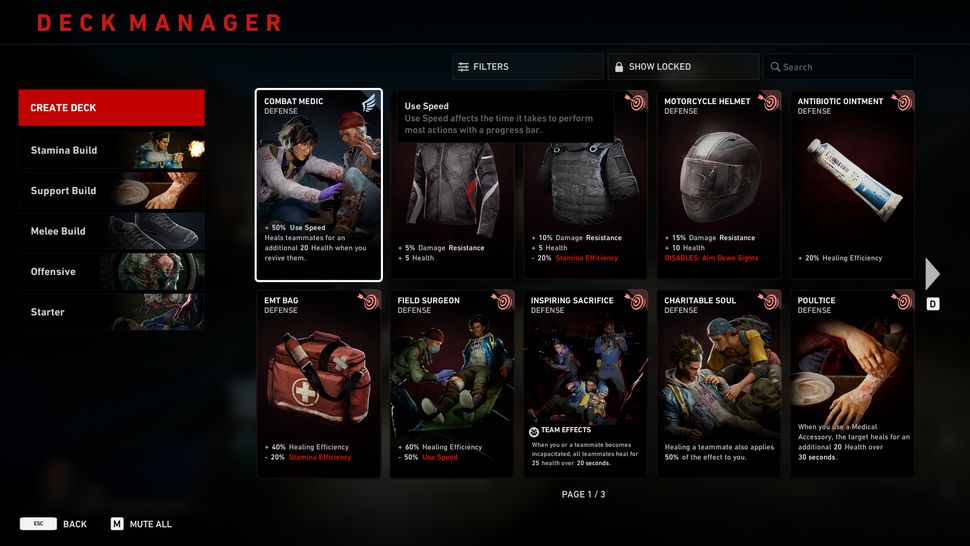Choose the Motorcycle Helmet card
Image resolution: width=970 pixels, height=546 pixels.
coord(718,186)
